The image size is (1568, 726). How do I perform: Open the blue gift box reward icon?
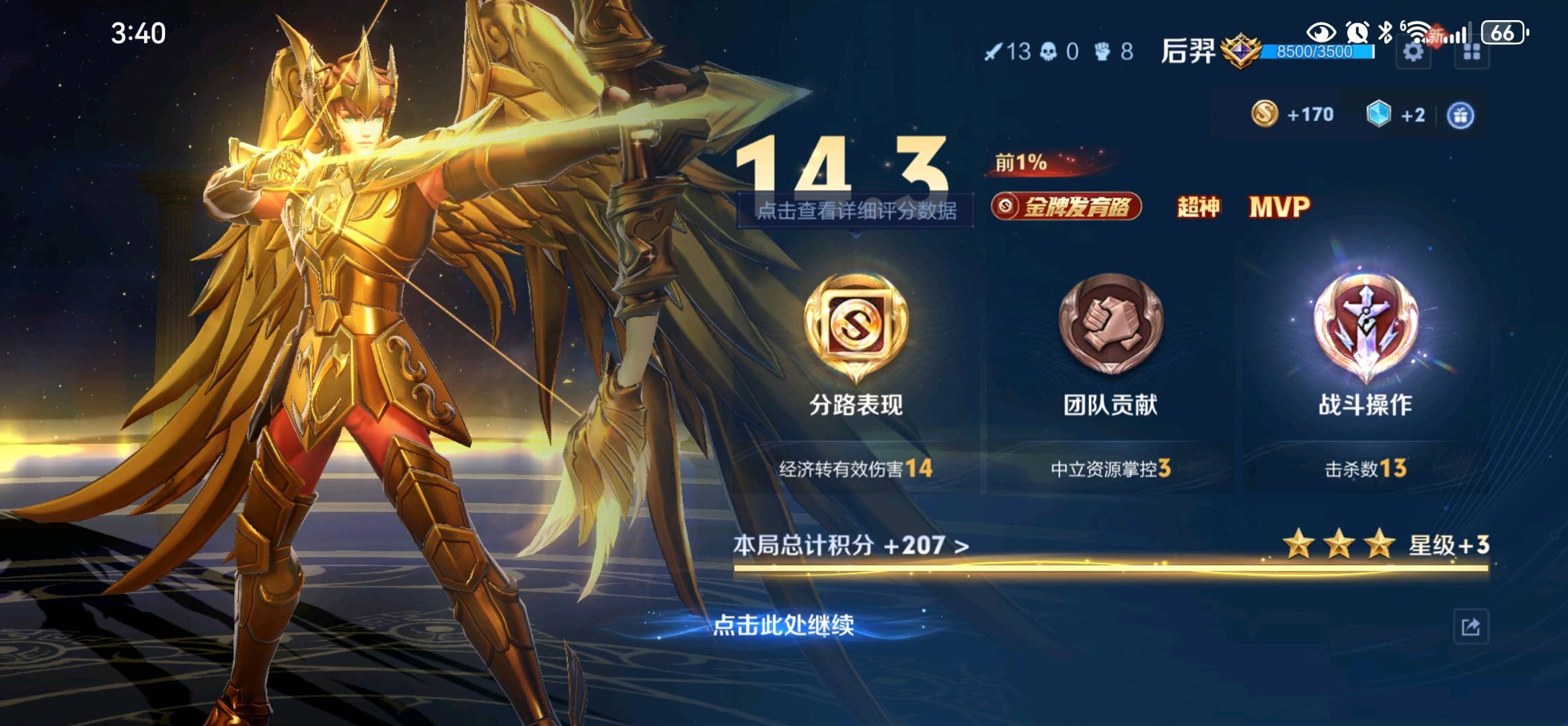coord(1460,116)
